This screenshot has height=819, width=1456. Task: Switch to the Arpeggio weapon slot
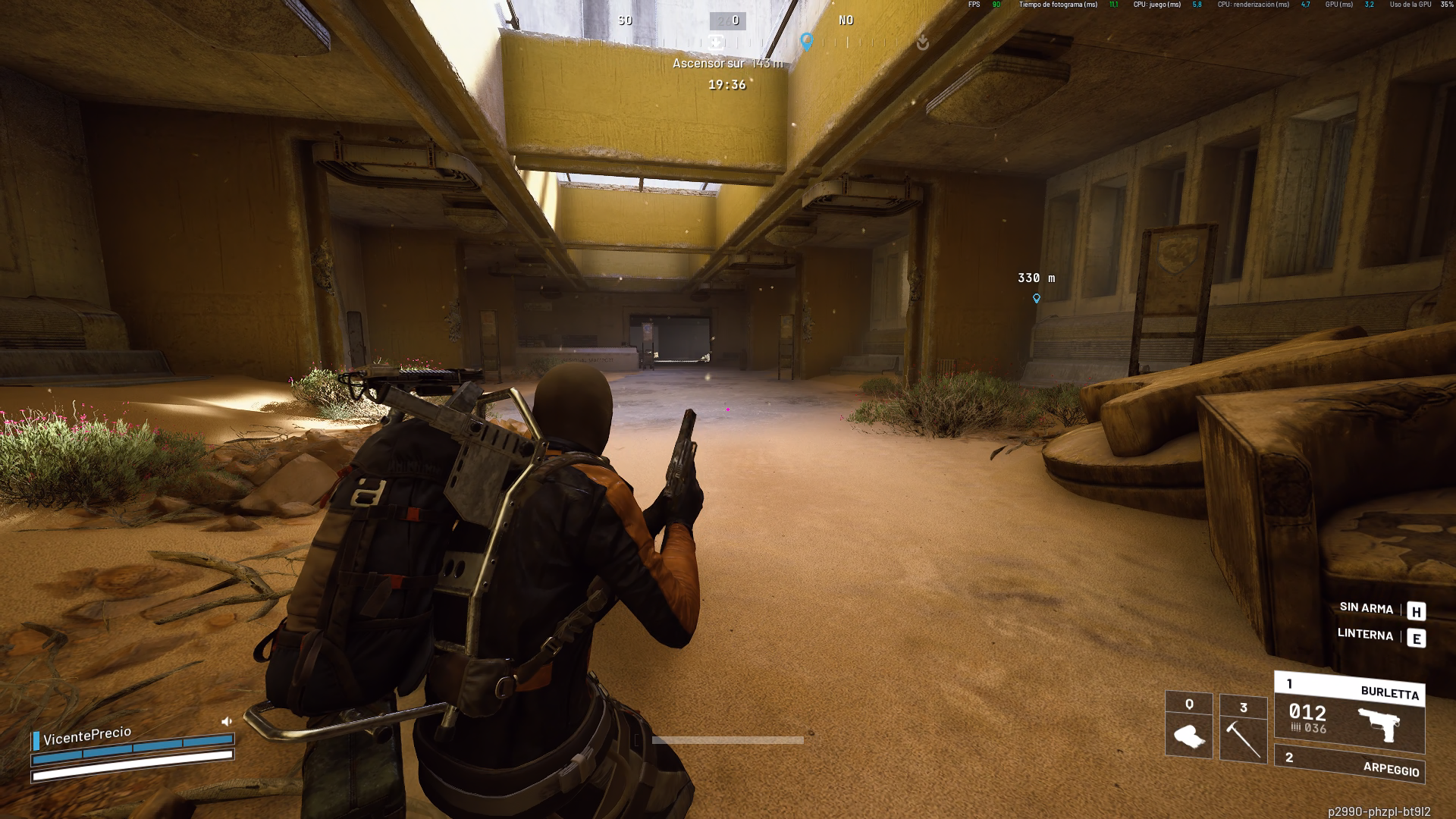coord(1349,764)
